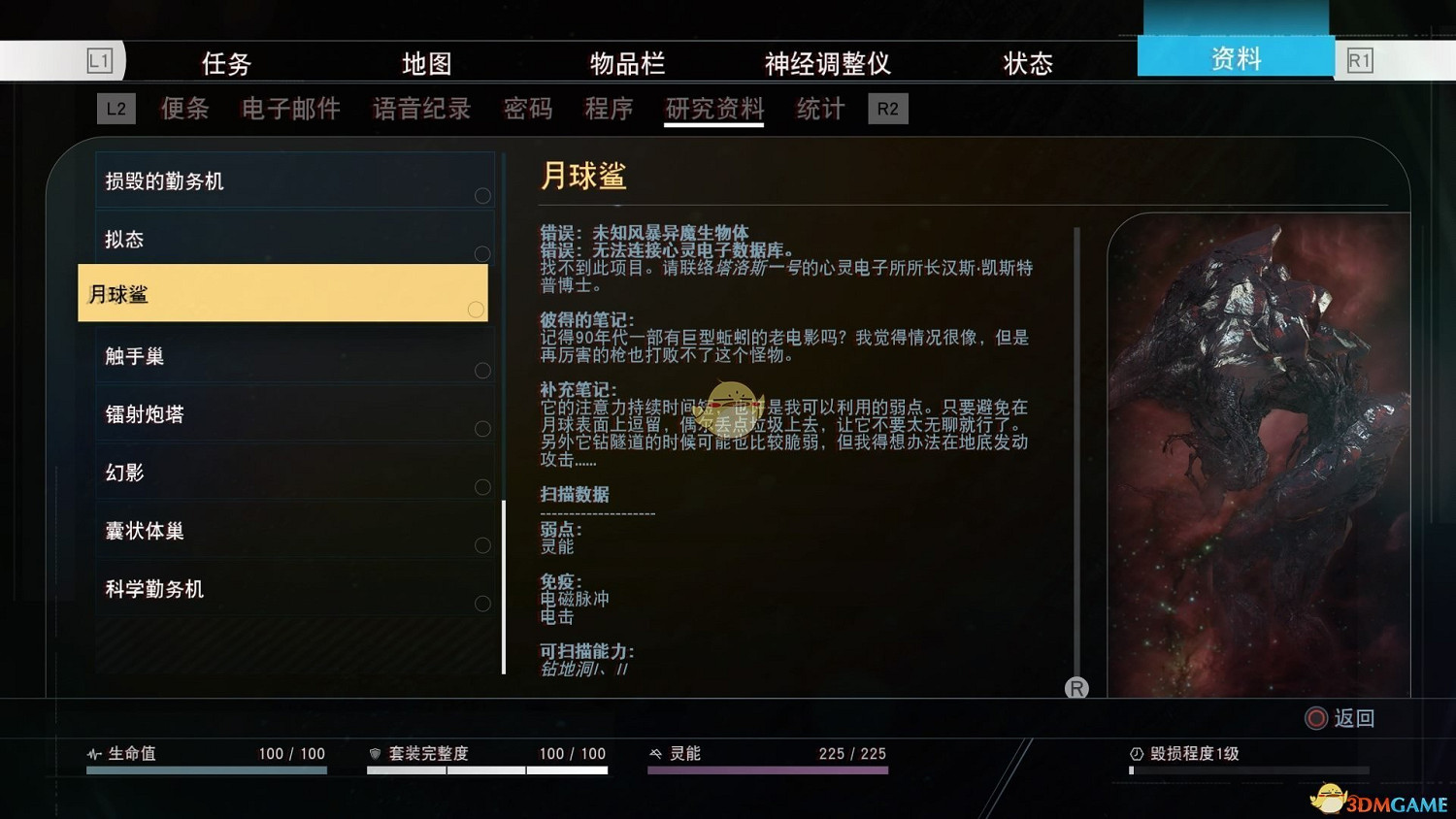Viewport: 1456px width, 819px height.
Task: Click the R button prompt near the creature image
Action: coord(1077,688)
